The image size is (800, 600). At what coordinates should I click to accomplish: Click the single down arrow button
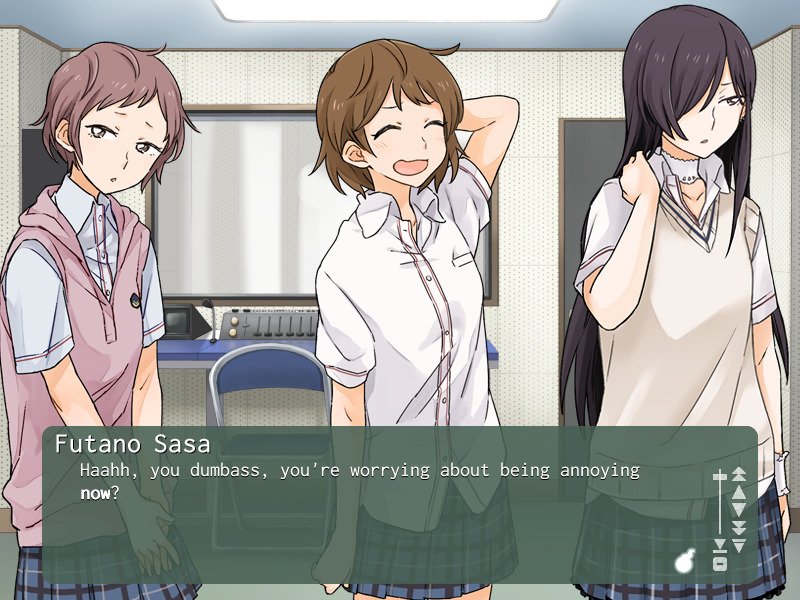pyautogui.click(x=739, y=509)
